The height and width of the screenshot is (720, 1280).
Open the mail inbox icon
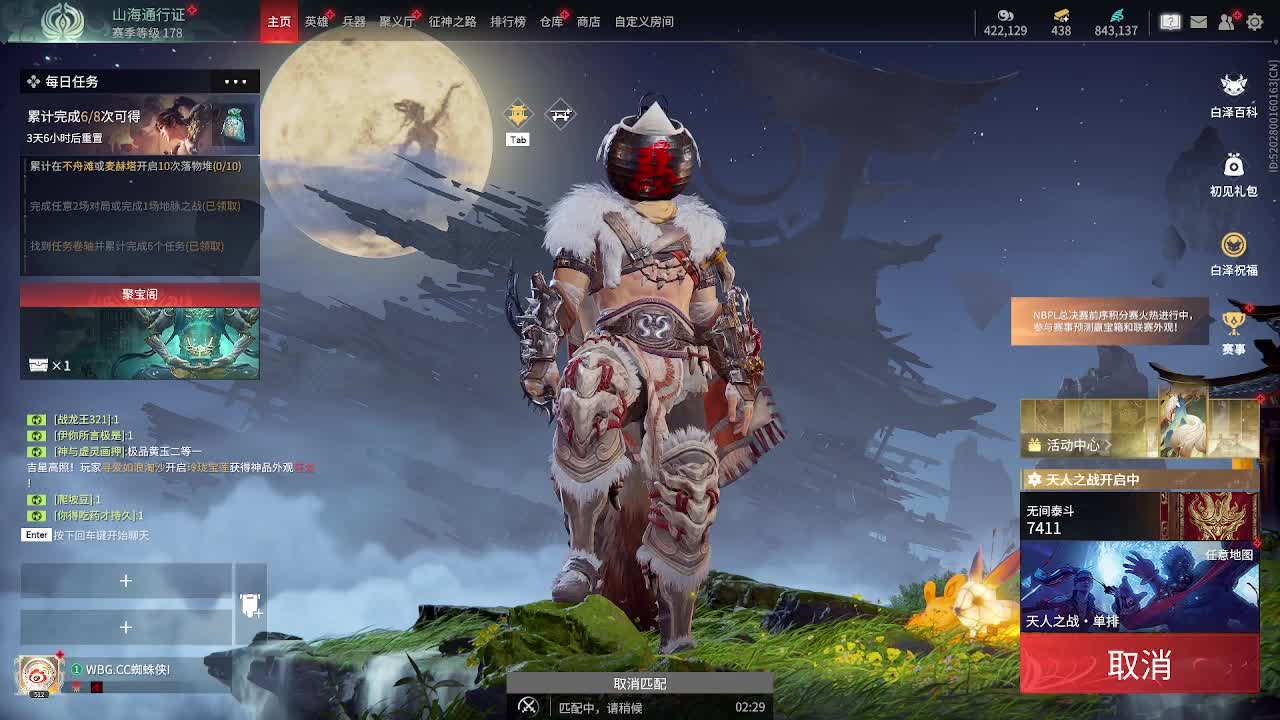point(1198,21)
